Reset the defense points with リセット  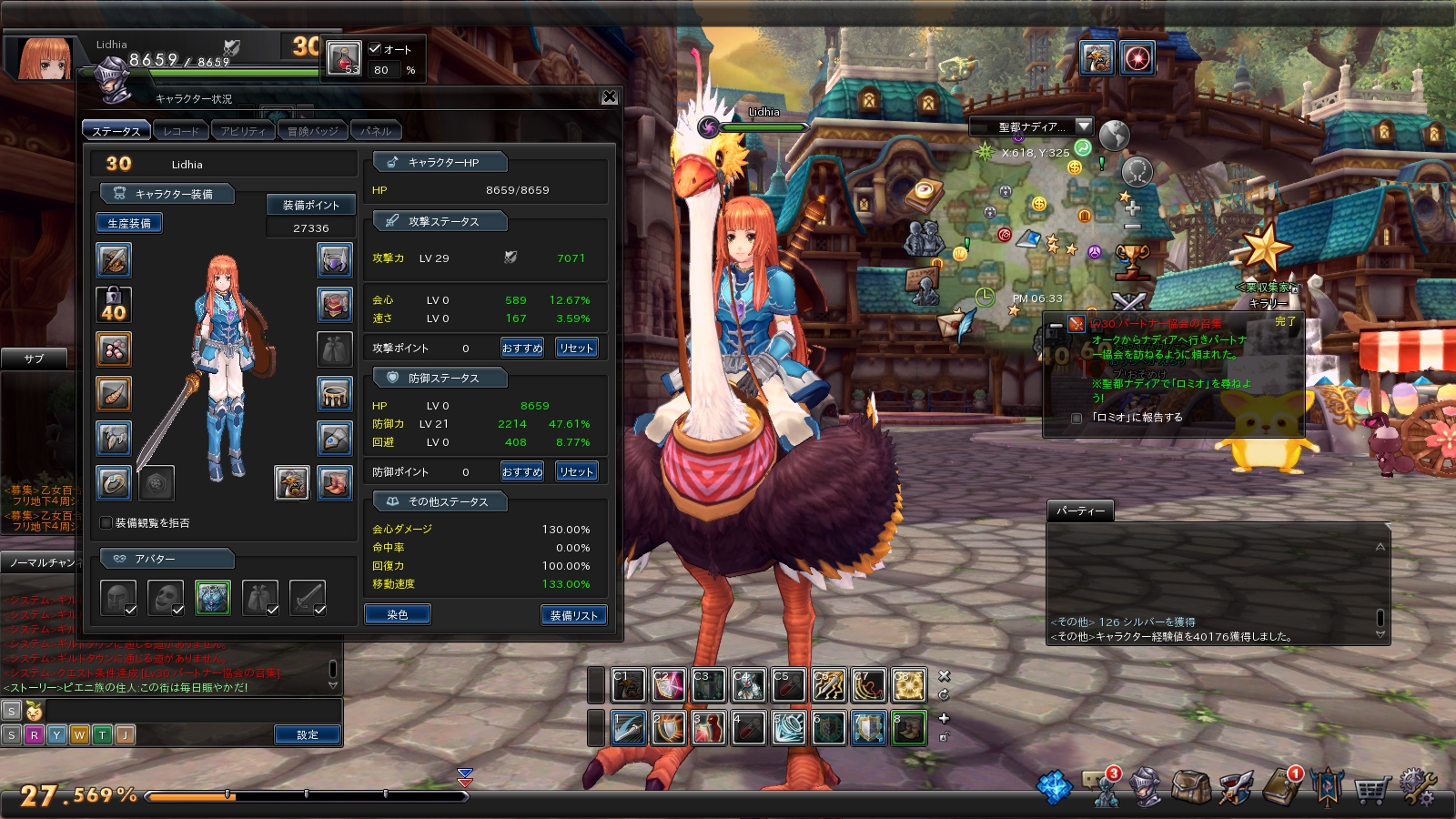point(576,471)
